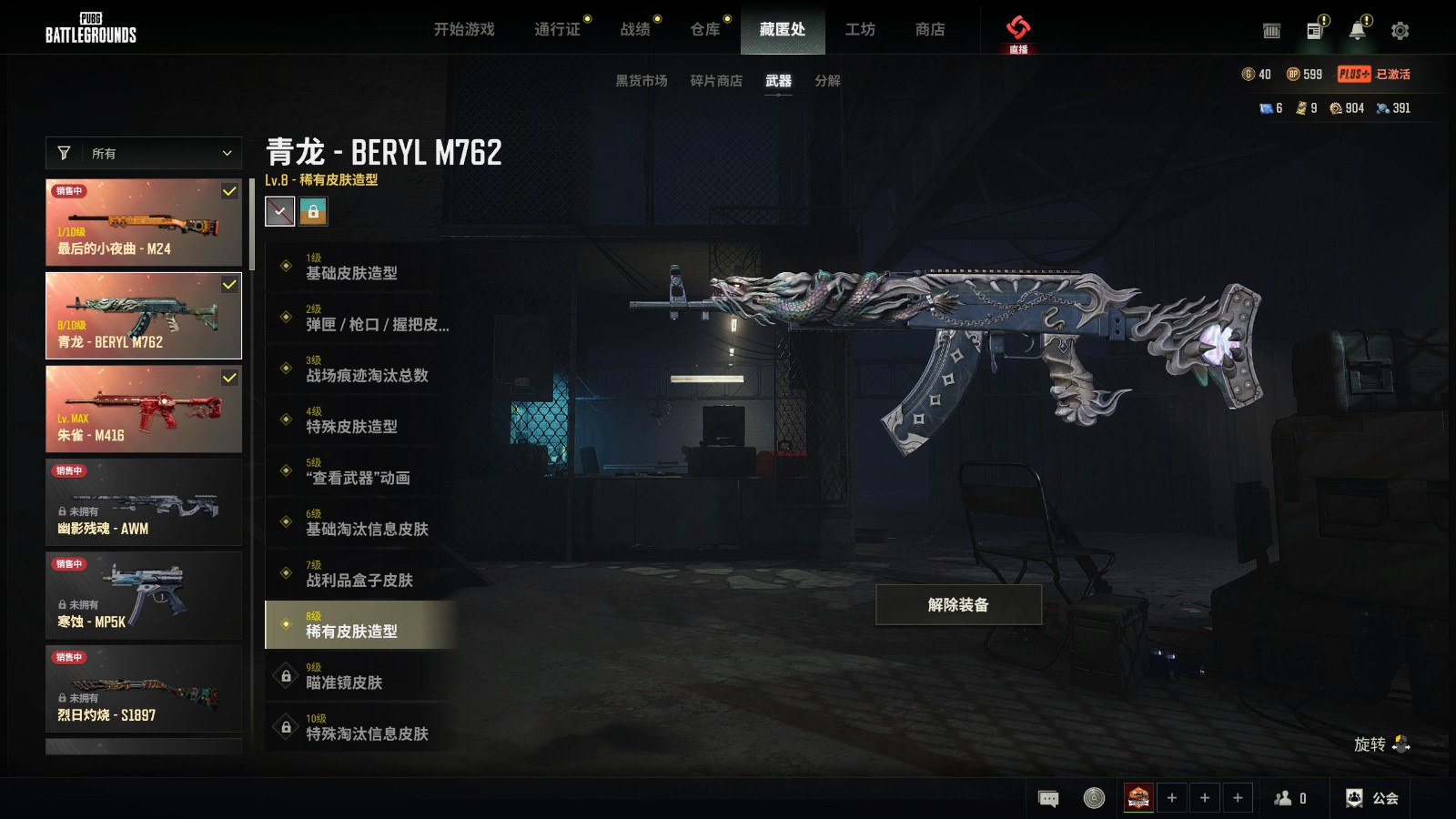This screenshot has height=819, width=1456.
Task: Open the 战绩 page
Action: tap(635, 29)
